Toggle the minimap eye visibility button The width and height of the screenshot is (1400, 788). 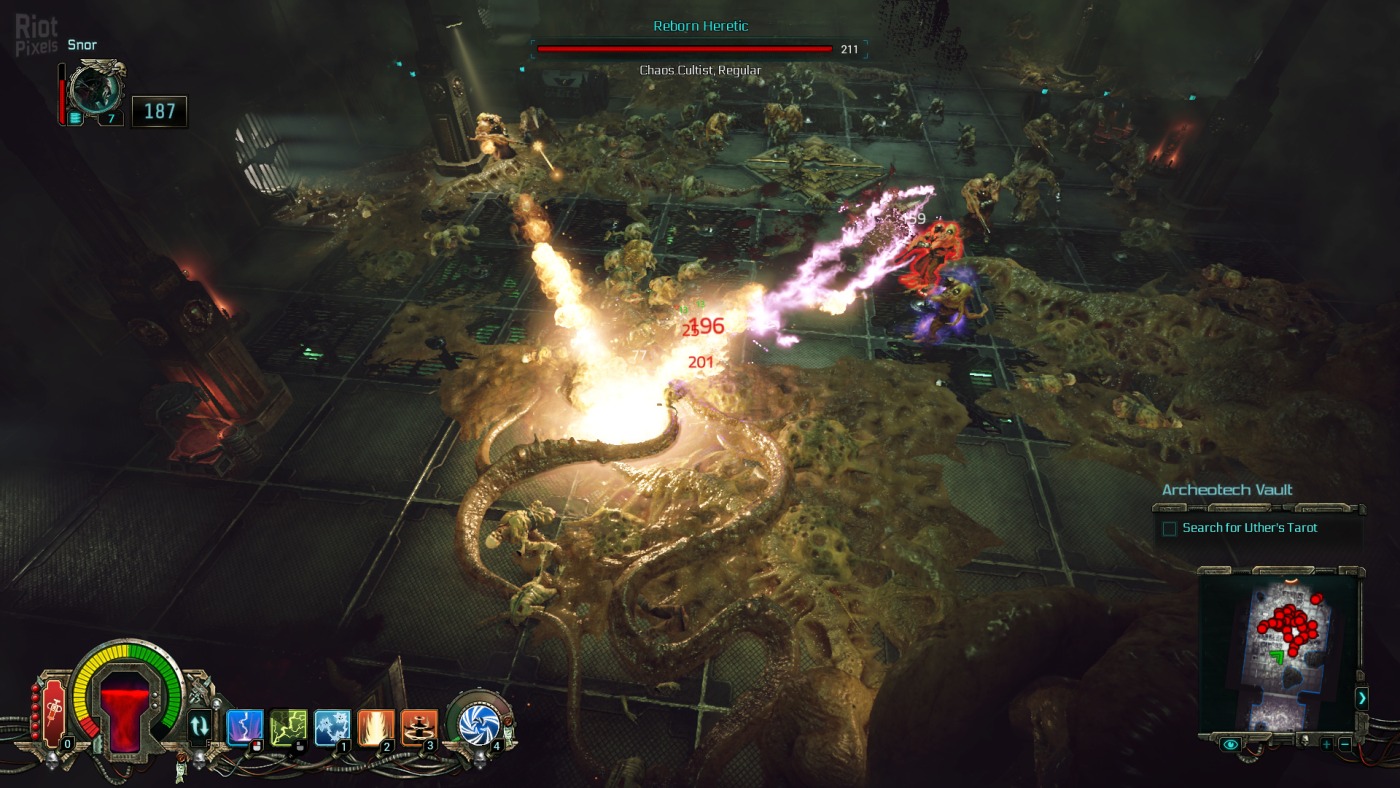click(x=1230, y=744)
